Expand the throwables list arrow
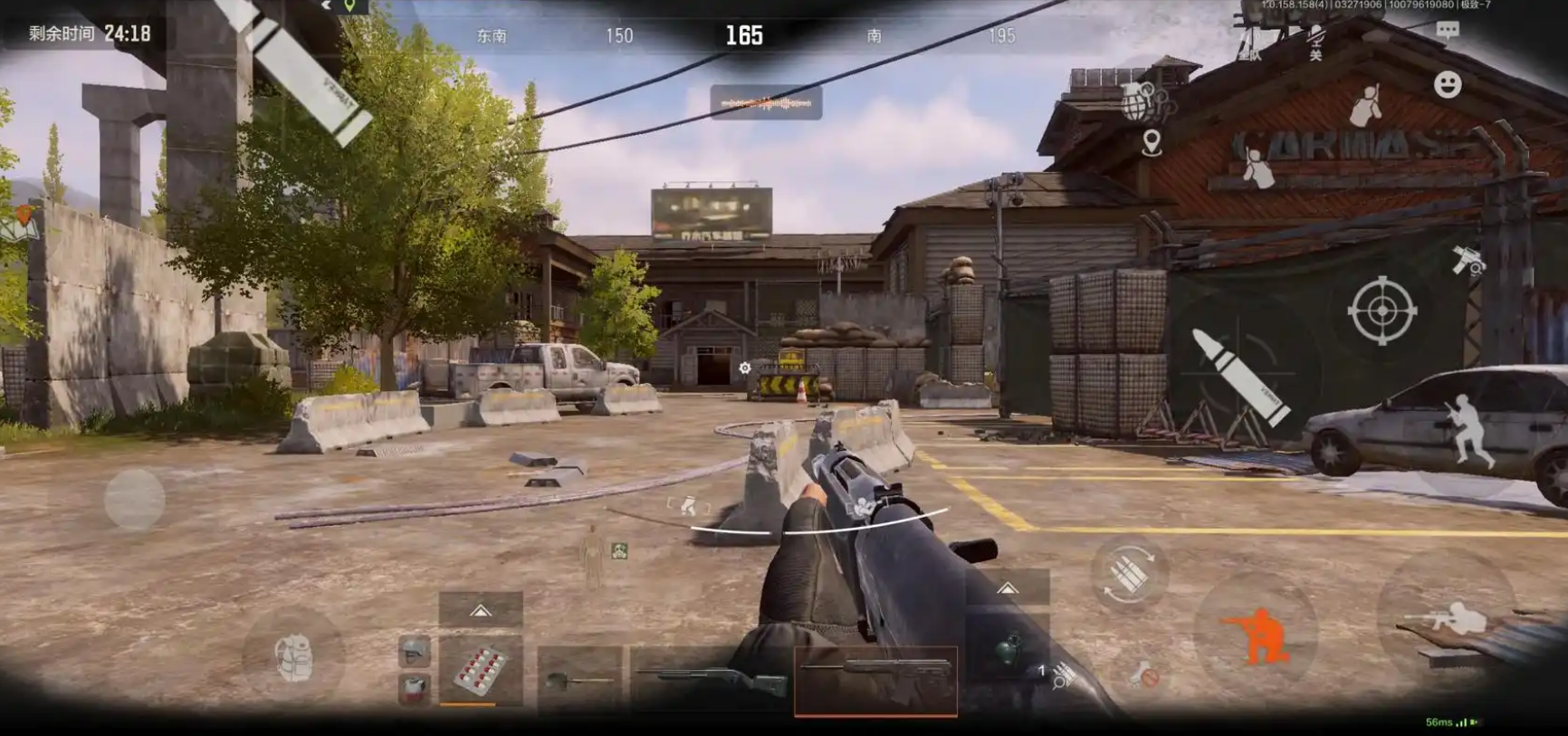The width and height of the screenshot is (1568, 736). (1008, 588)
